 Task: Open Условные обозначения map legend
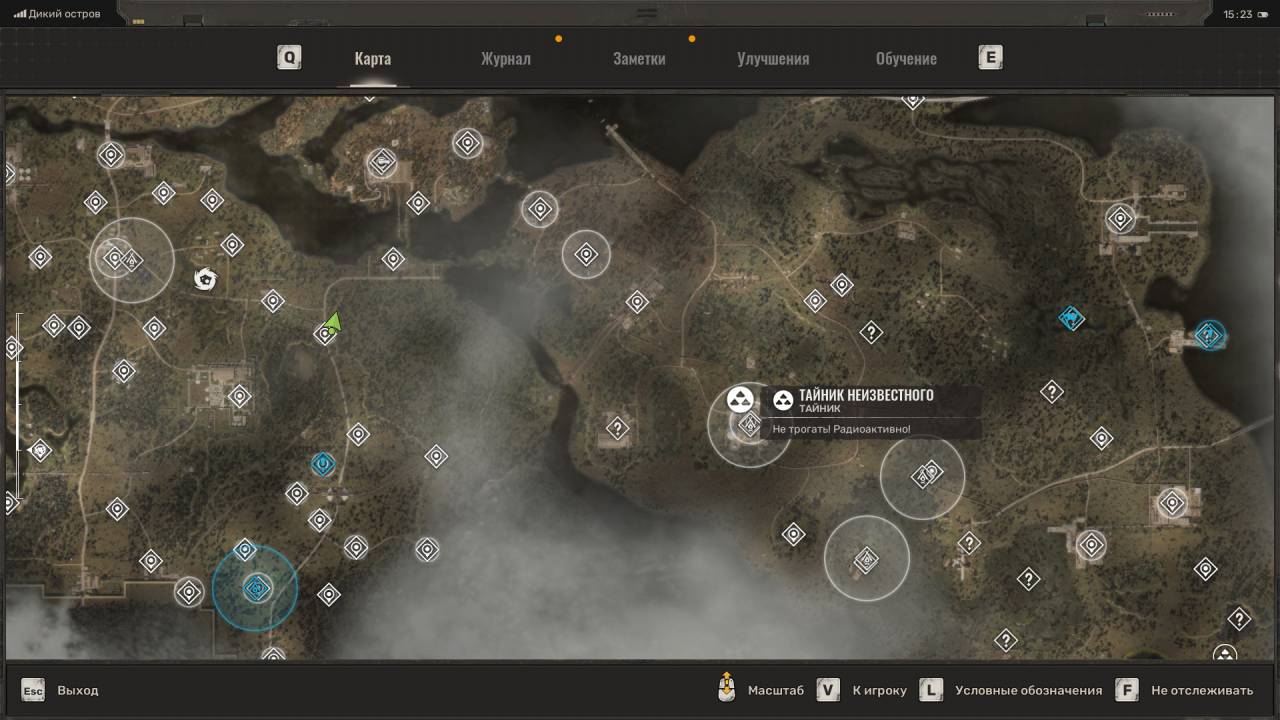click(x=1028, y=690)
